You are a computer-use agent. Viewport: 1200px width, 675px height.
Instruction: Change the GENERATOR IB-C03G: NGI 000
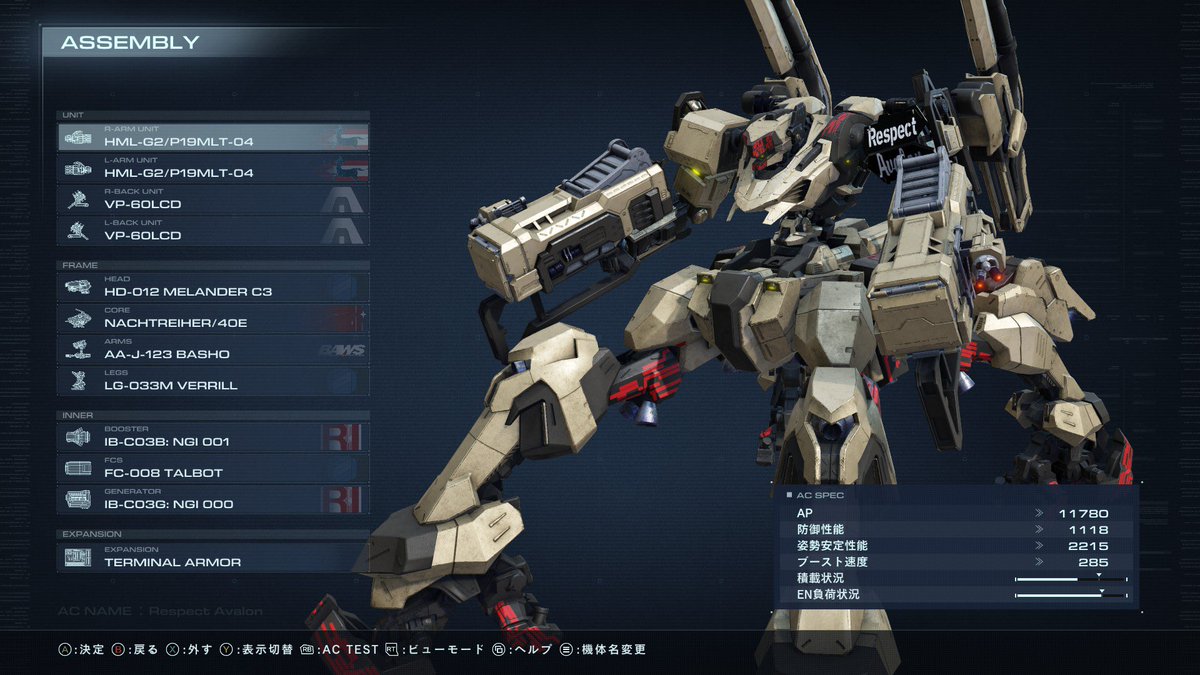click(x=213, y=499)
